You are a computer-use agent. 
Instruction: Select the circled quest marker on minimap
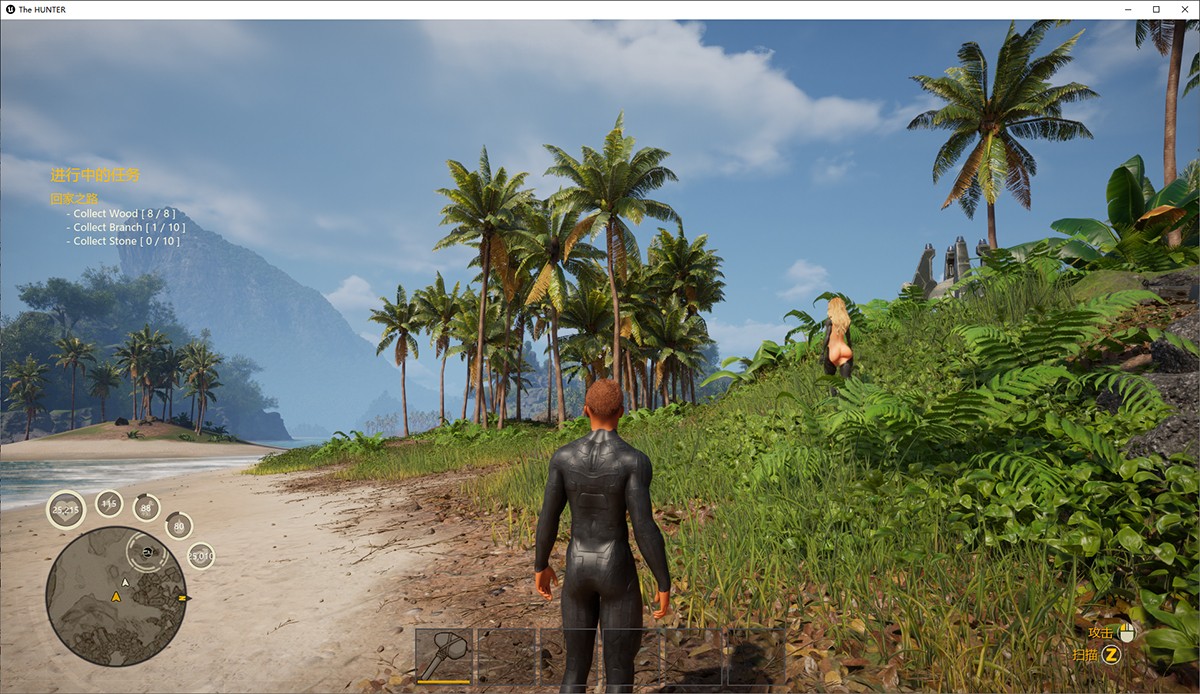click(x=147, y=551)
